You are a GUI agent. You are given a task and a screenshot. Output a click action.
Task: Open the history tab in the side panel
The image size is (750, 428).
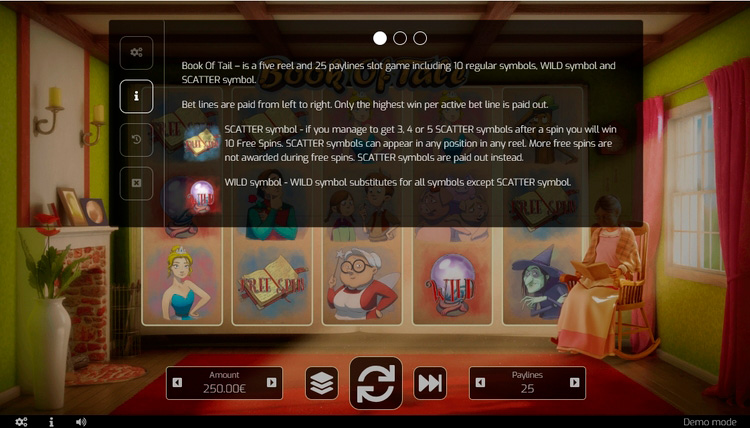136,140
